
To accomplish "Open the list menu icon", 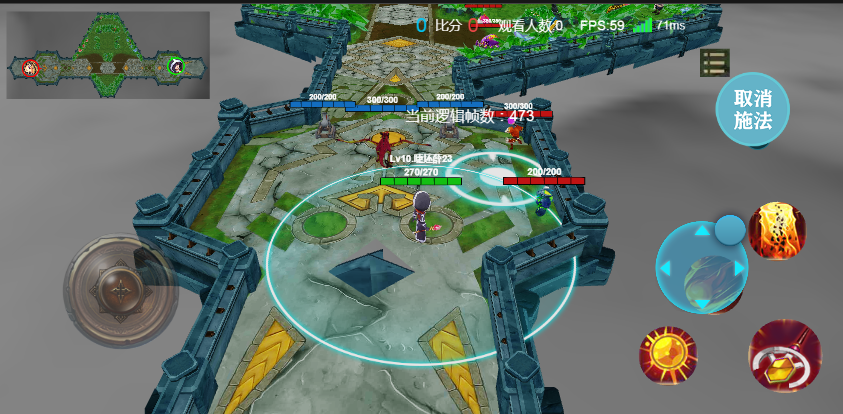I will pyautogui.click(x=714, y=63).
